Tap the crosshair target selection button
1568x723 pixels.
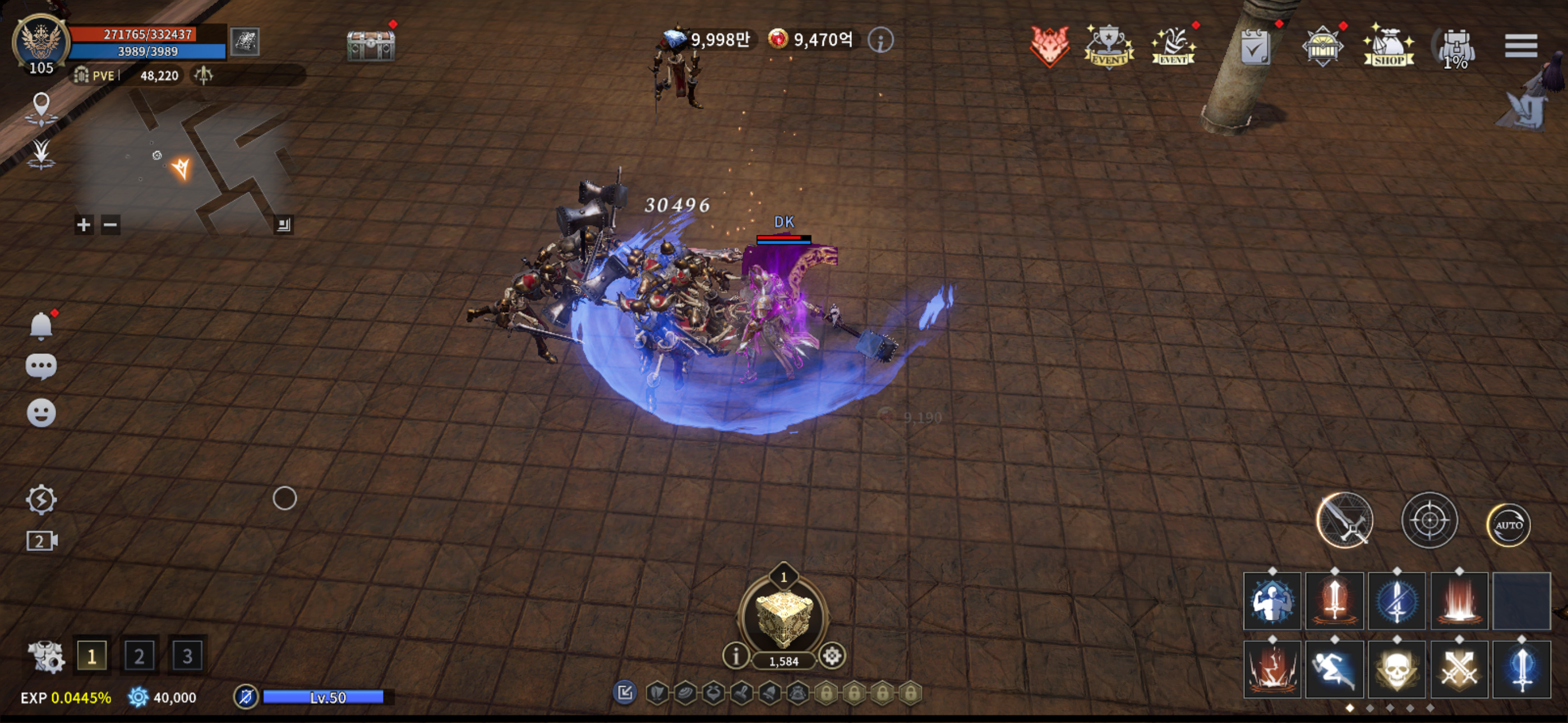pyautogui.click(x=1428, y=520)
